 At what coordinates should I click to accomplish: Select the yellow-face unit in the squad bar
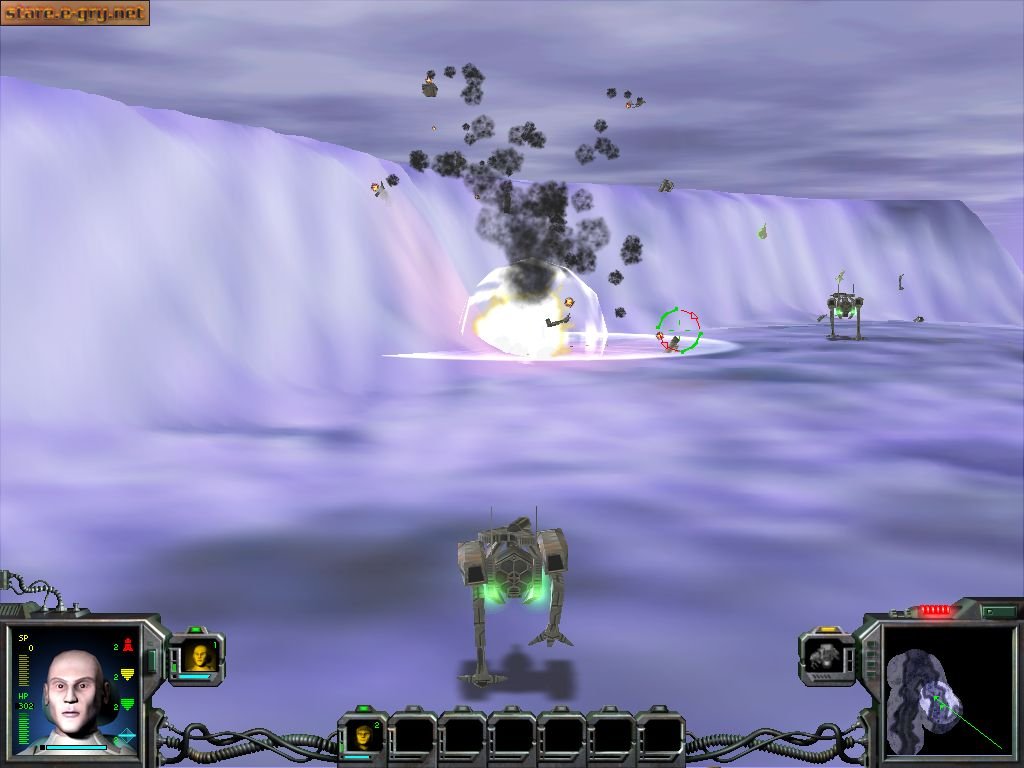click(x=362, y=736)
